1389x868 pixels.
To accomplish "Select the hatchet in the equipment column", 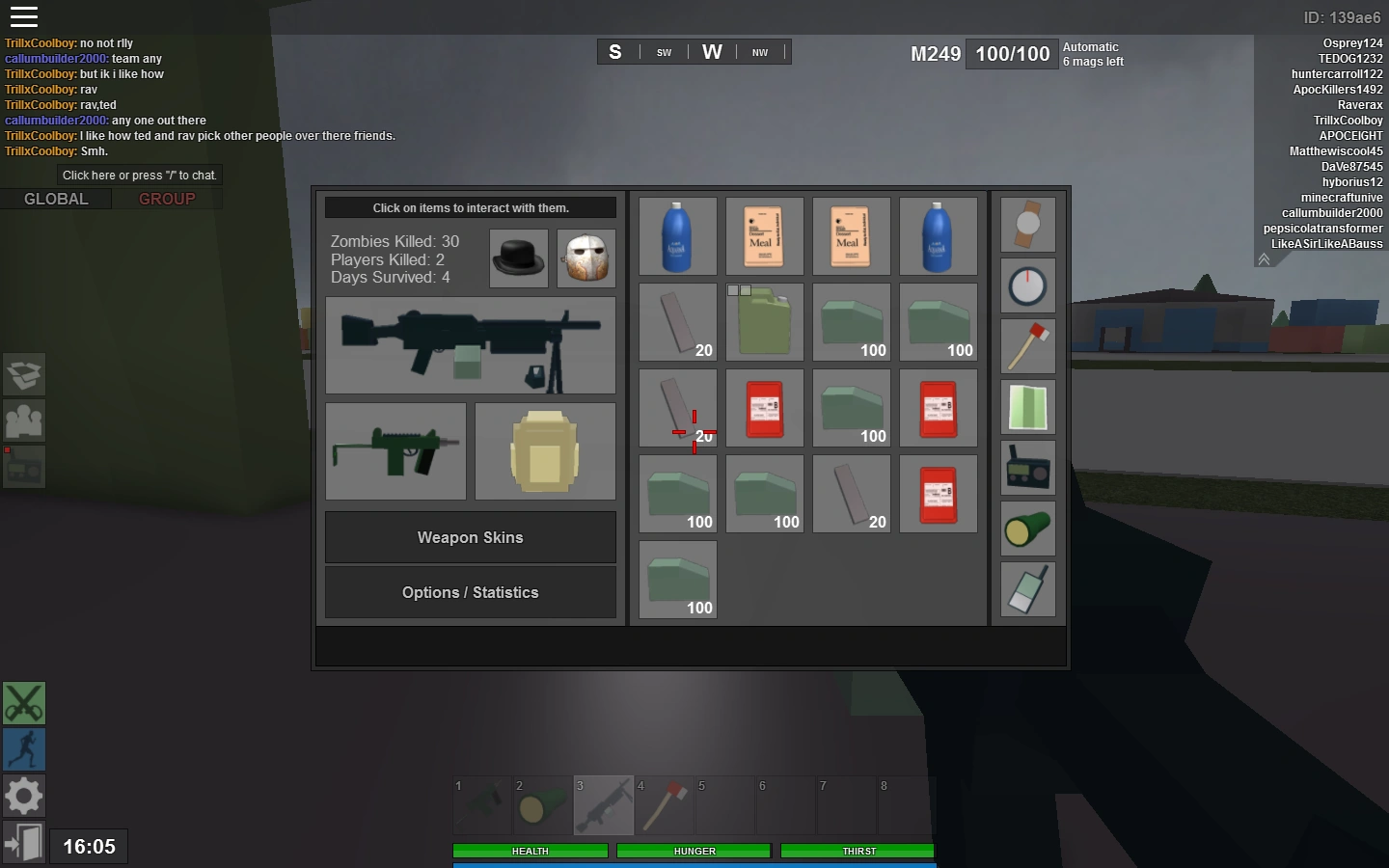I will coord(1027,346).
